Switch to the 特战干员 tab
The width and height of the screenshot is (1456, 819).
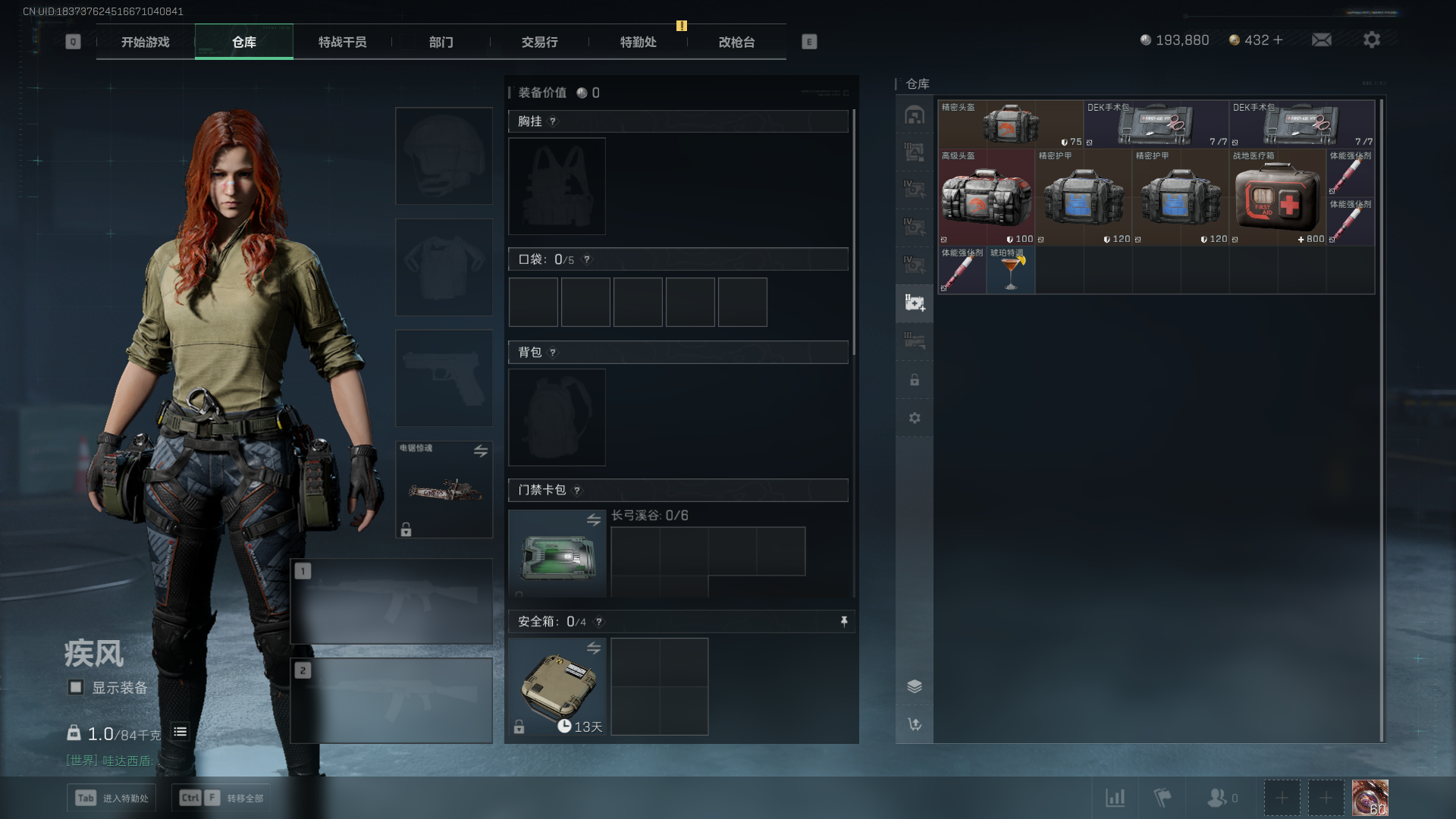(x=342, y=42)
